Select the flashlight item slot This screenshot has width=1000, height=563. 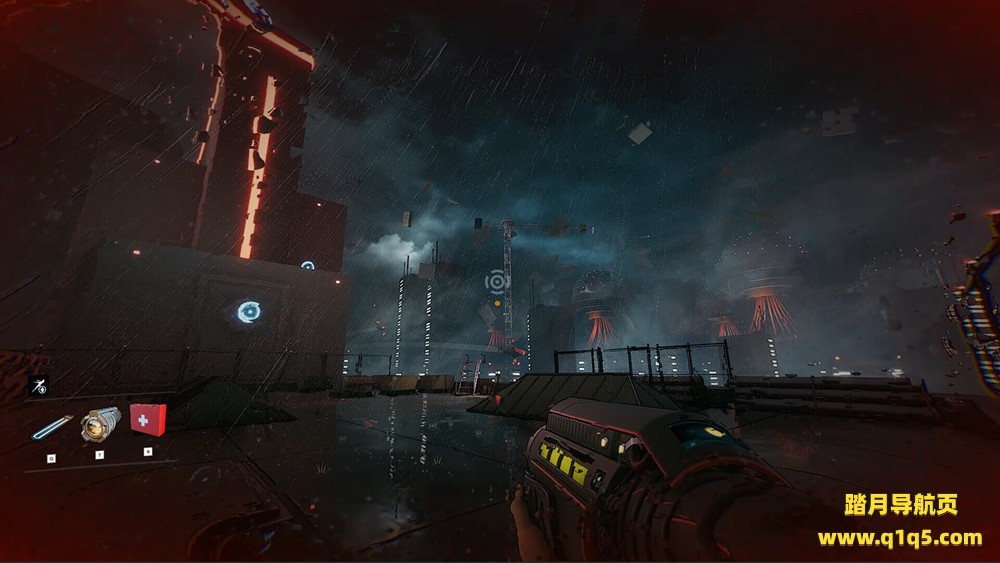coord(100,423)
